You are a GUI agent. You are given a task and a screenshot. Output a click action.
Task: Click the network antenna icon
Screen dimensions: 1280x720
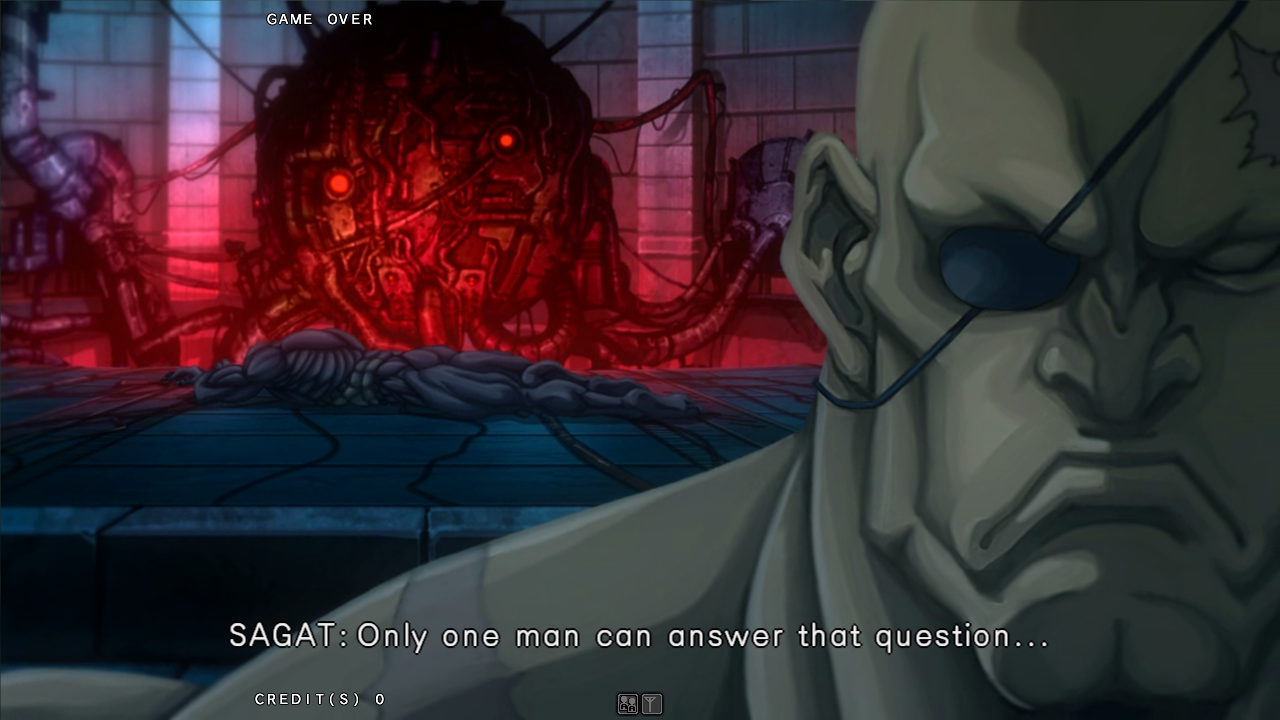pyautogui.click(x=652, y=704)
